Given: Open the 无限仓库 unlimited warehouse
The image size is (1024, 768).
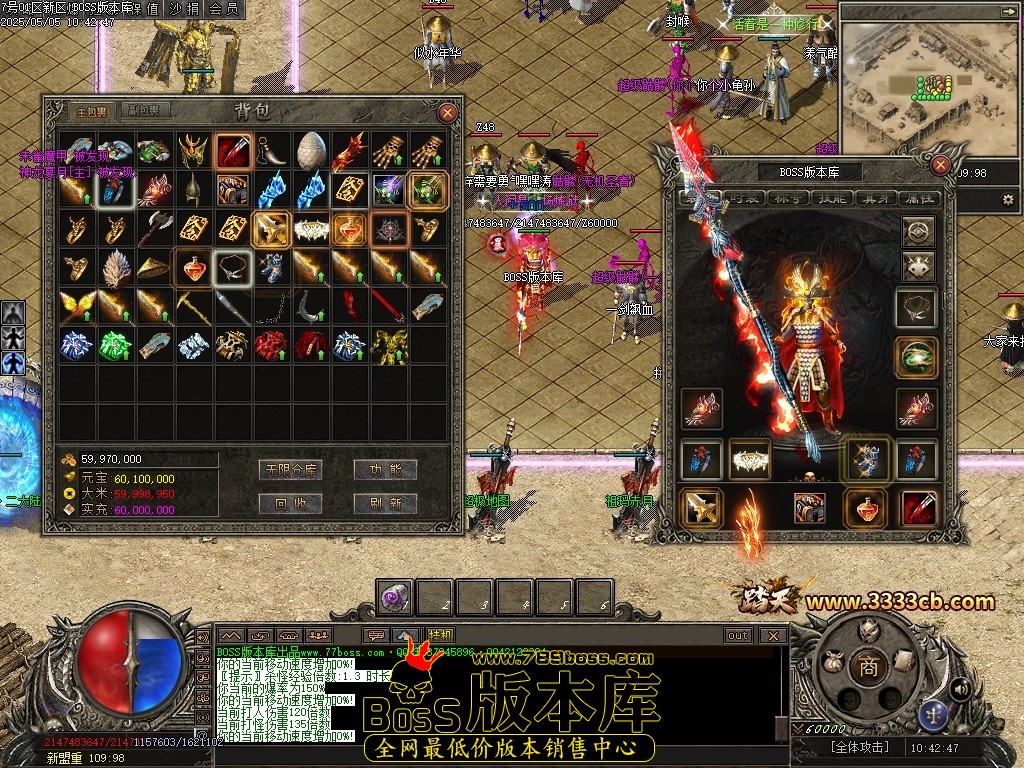Looking at the screenshot, I should coord(289,469).
